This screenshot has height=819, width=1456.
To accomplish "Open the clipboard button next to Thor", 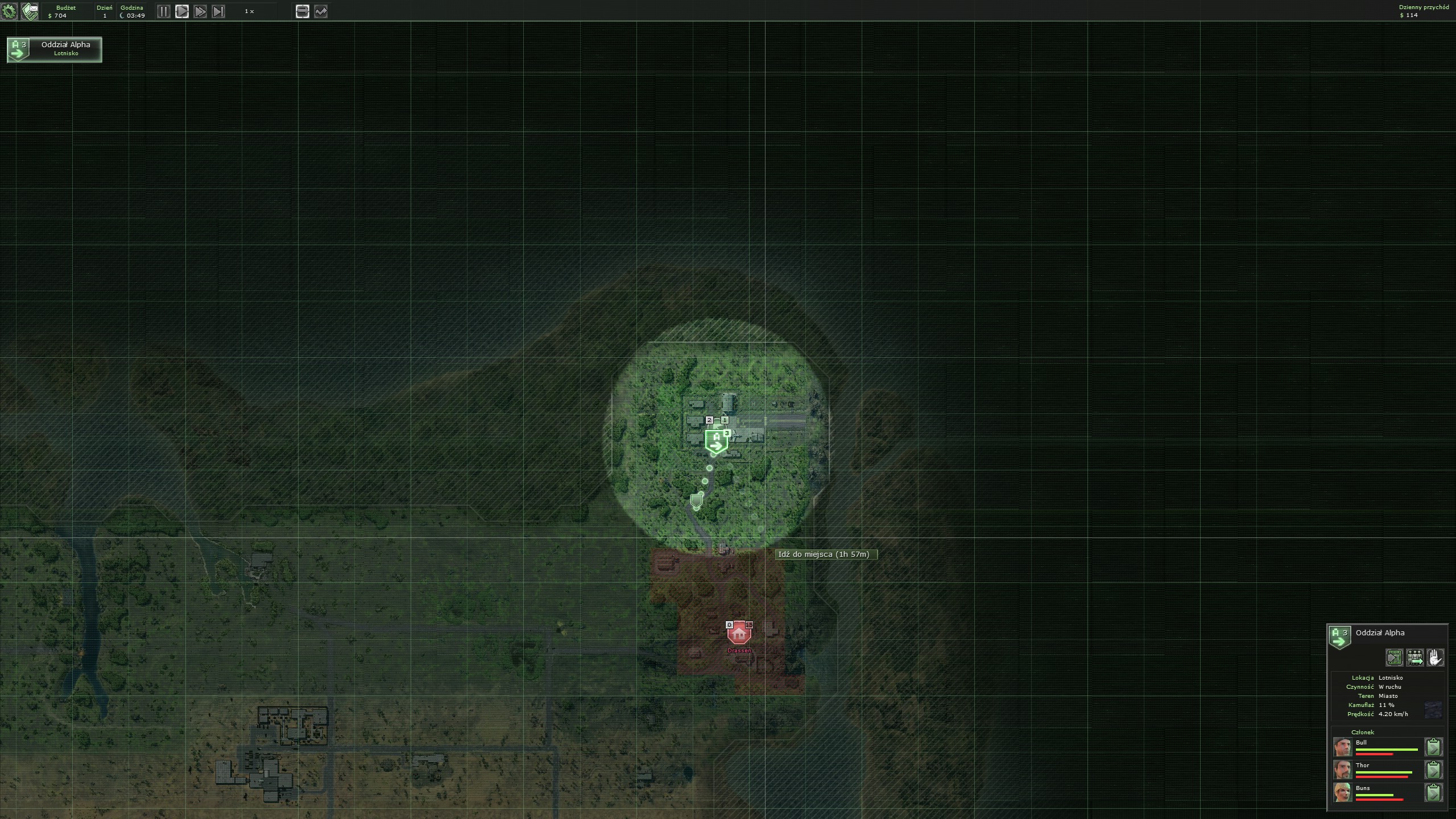I will pyautogui.click(x=1433, y=770).
